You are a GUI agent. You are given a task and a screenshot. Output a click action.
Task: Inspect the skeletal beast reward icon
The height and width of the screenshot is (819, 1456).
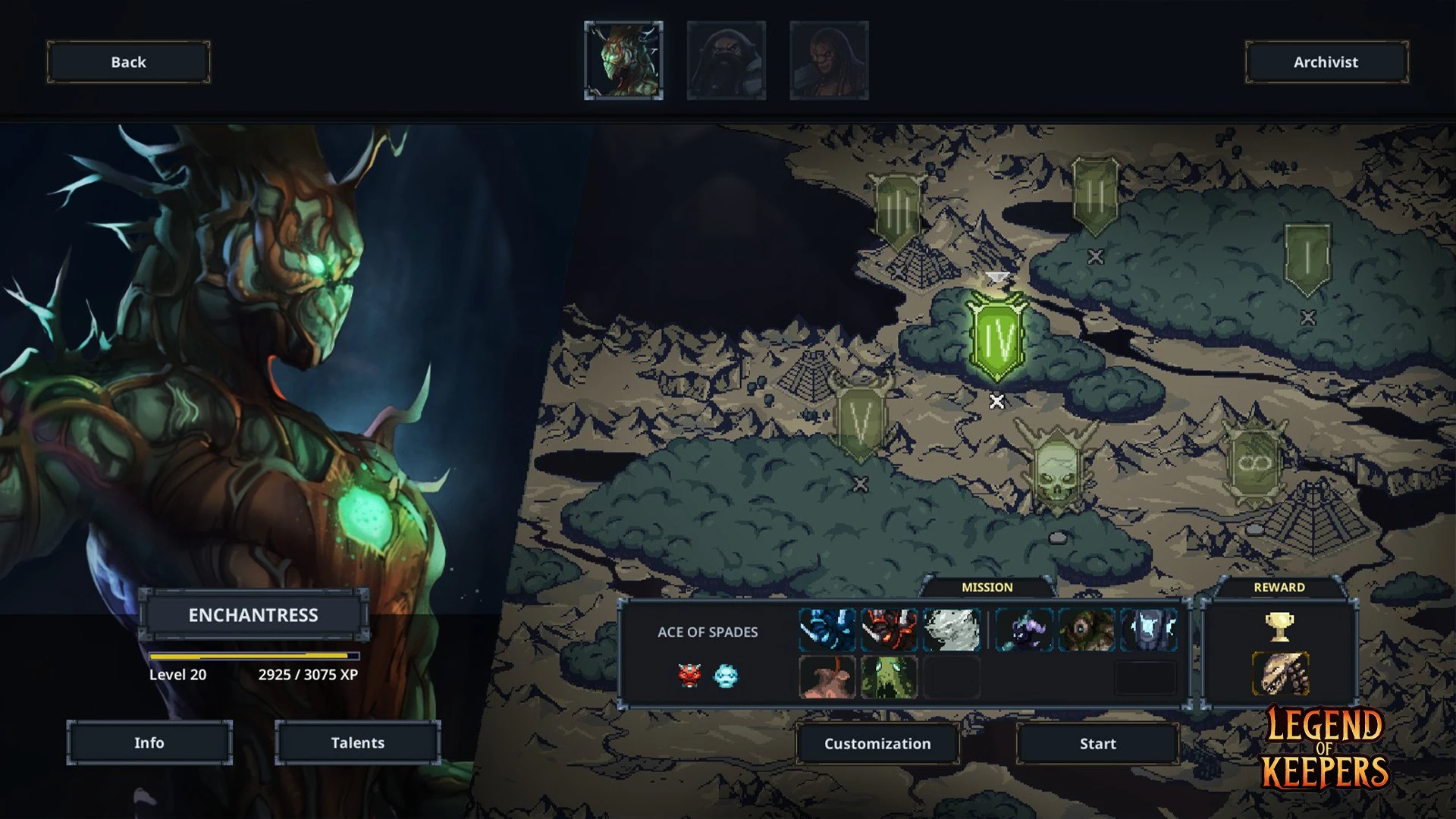(x=1279, y=673)
